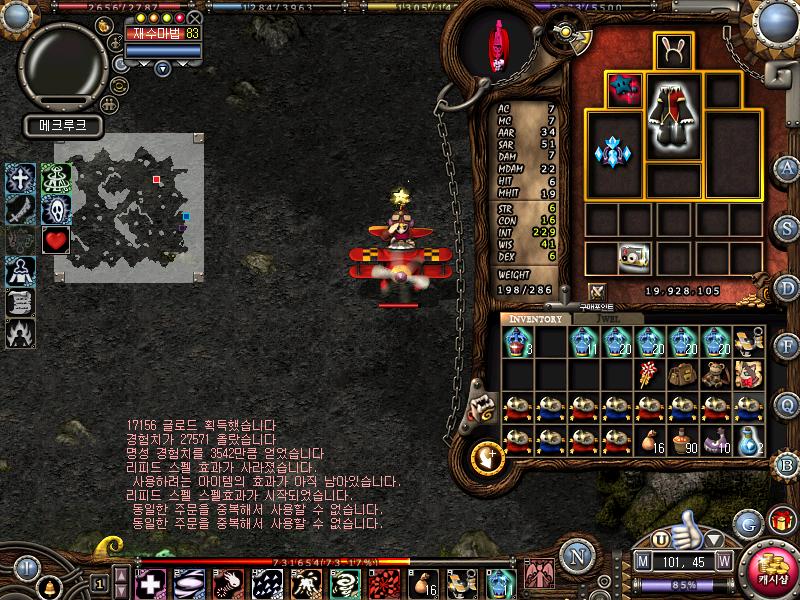Select the brown leather bag item

tap(682, 374)
